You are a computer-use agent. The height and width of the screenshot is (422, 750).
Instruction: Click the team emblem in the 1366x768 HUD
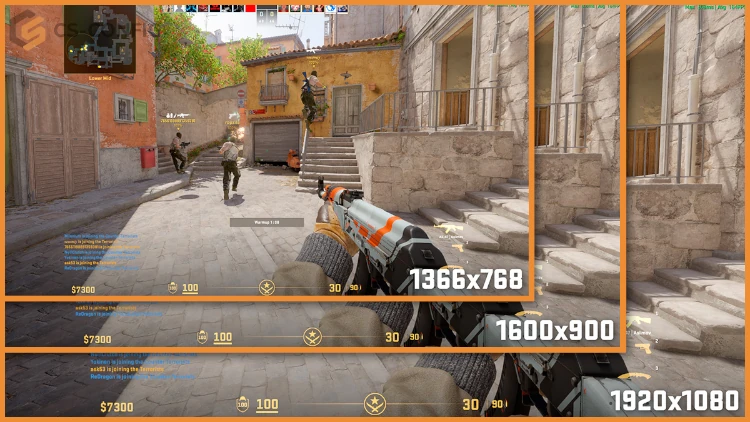coord(267,288)
